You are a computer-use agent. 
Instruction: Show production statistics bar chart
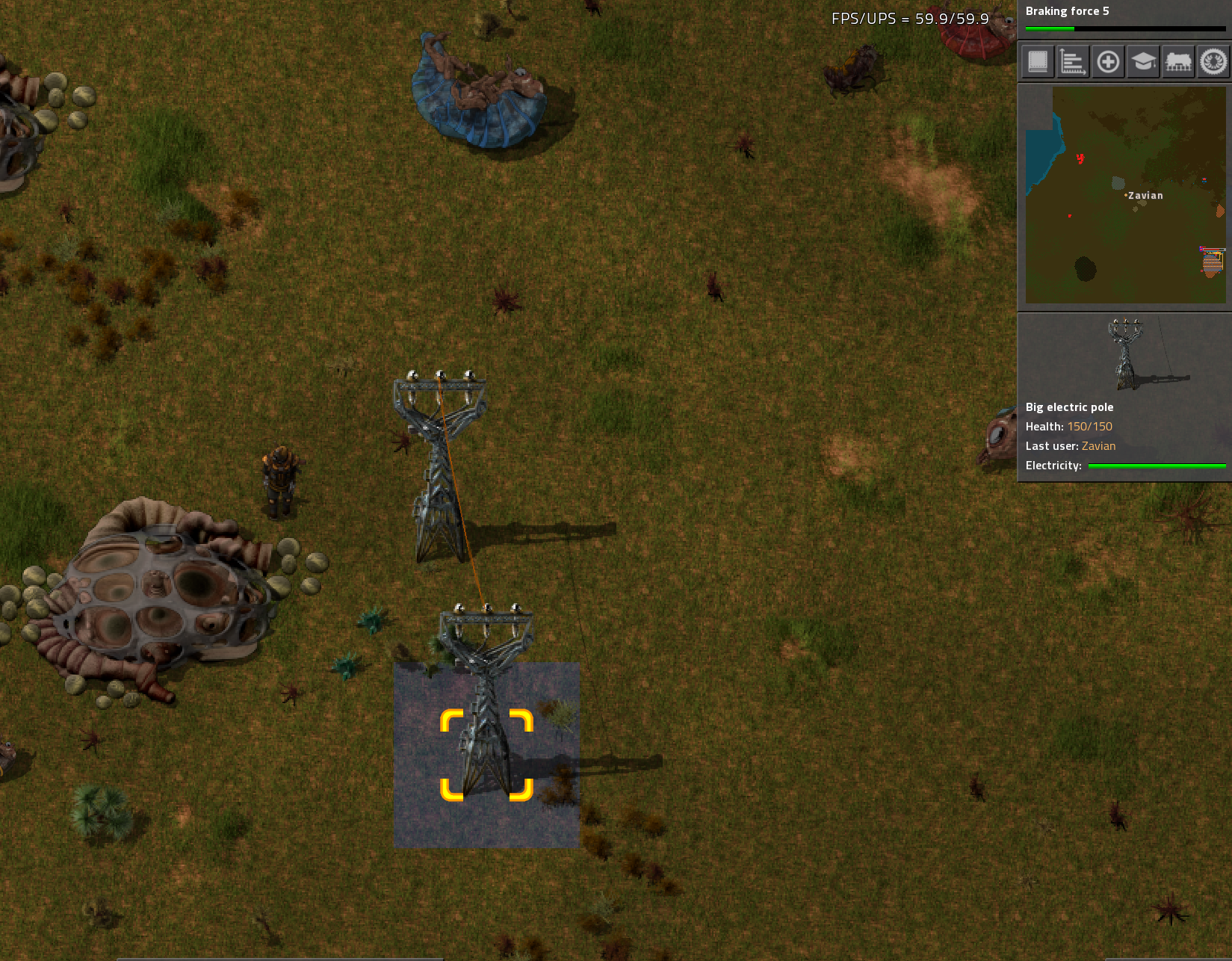coord(1073,61)
